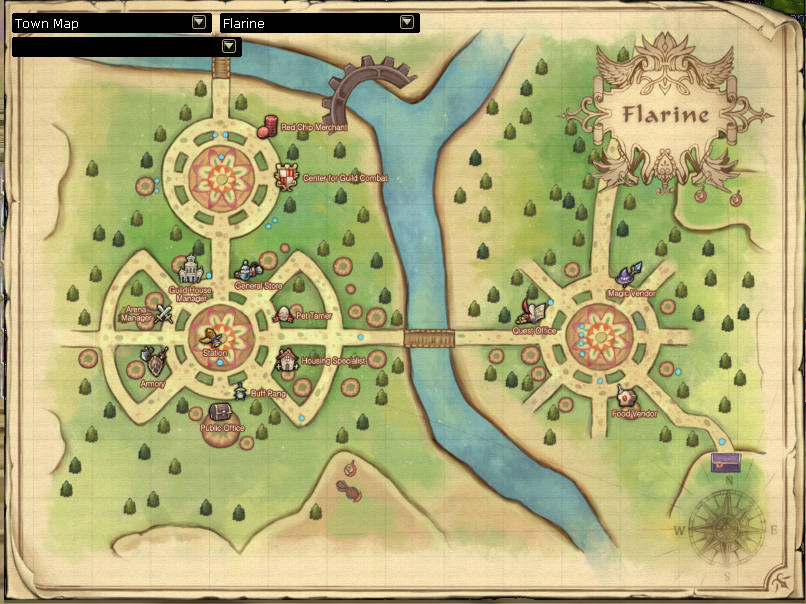806x604 pixels.
Task: Open the empty third dropdown below Town Map
Action: tap(228, 46)
